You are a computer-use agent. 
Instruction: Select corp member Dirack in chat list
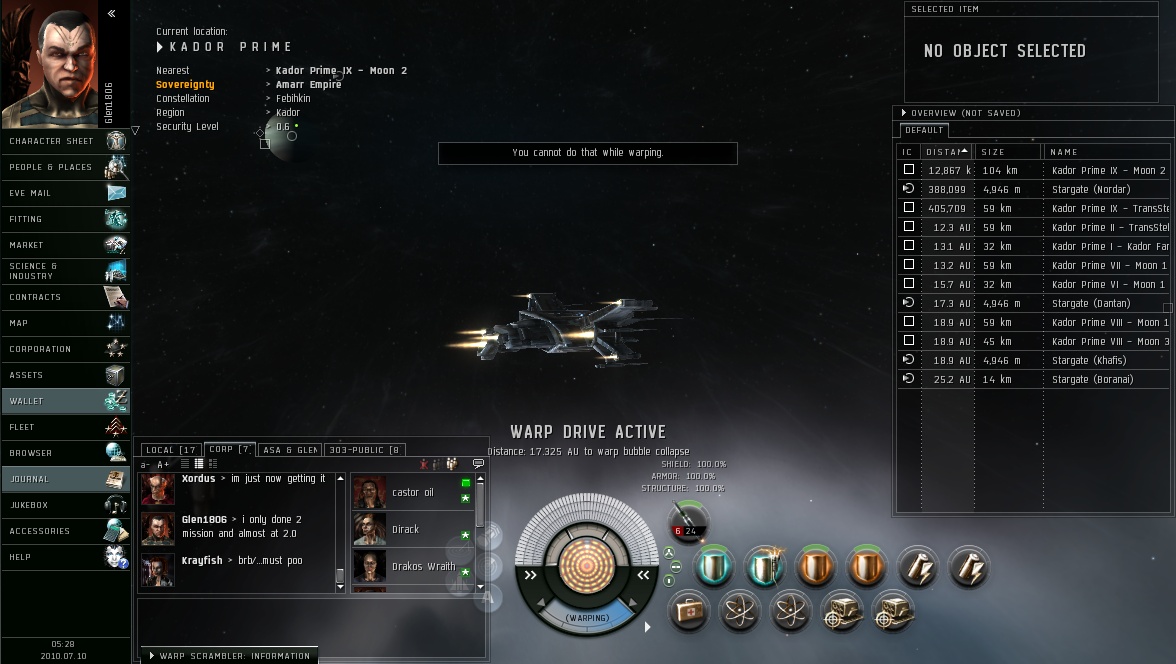click(x=406, y=529)
